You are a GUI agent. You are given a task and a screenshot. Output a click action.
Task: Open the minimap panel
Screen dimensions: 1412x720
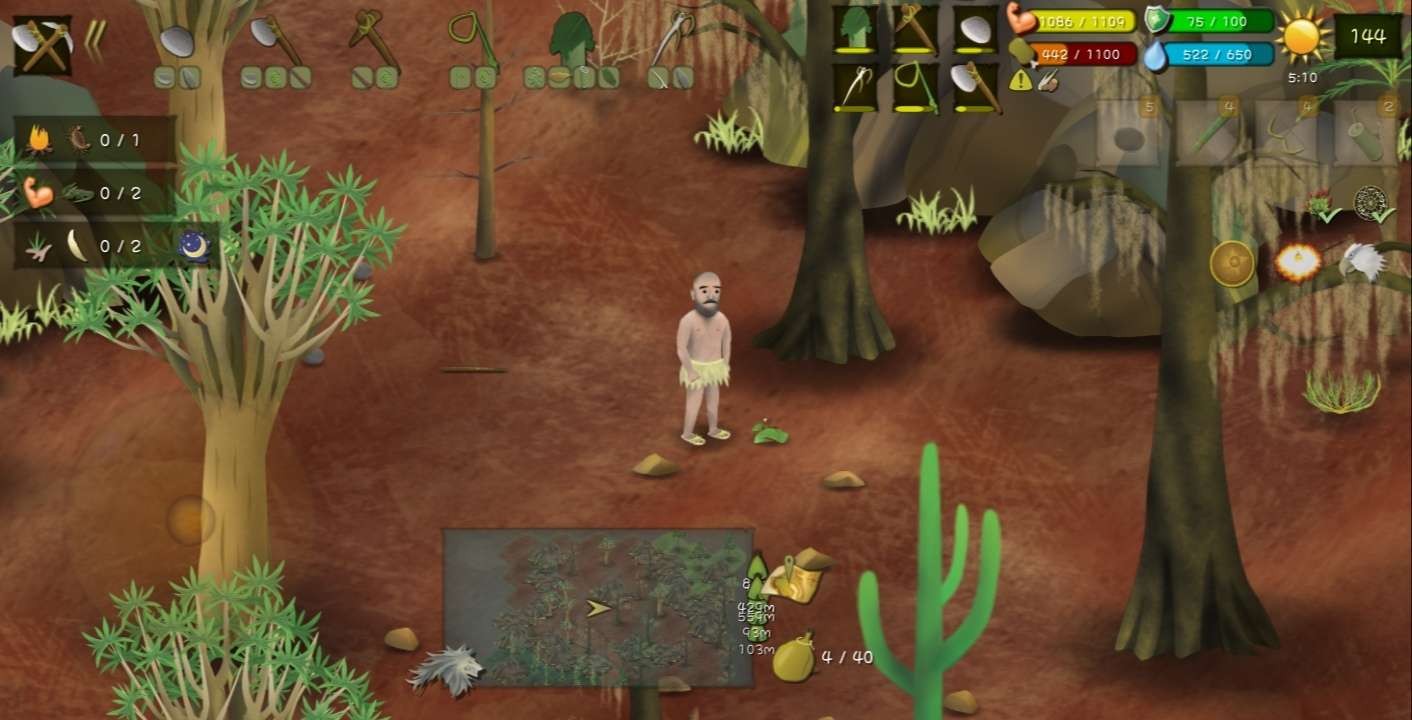(597, 607)
